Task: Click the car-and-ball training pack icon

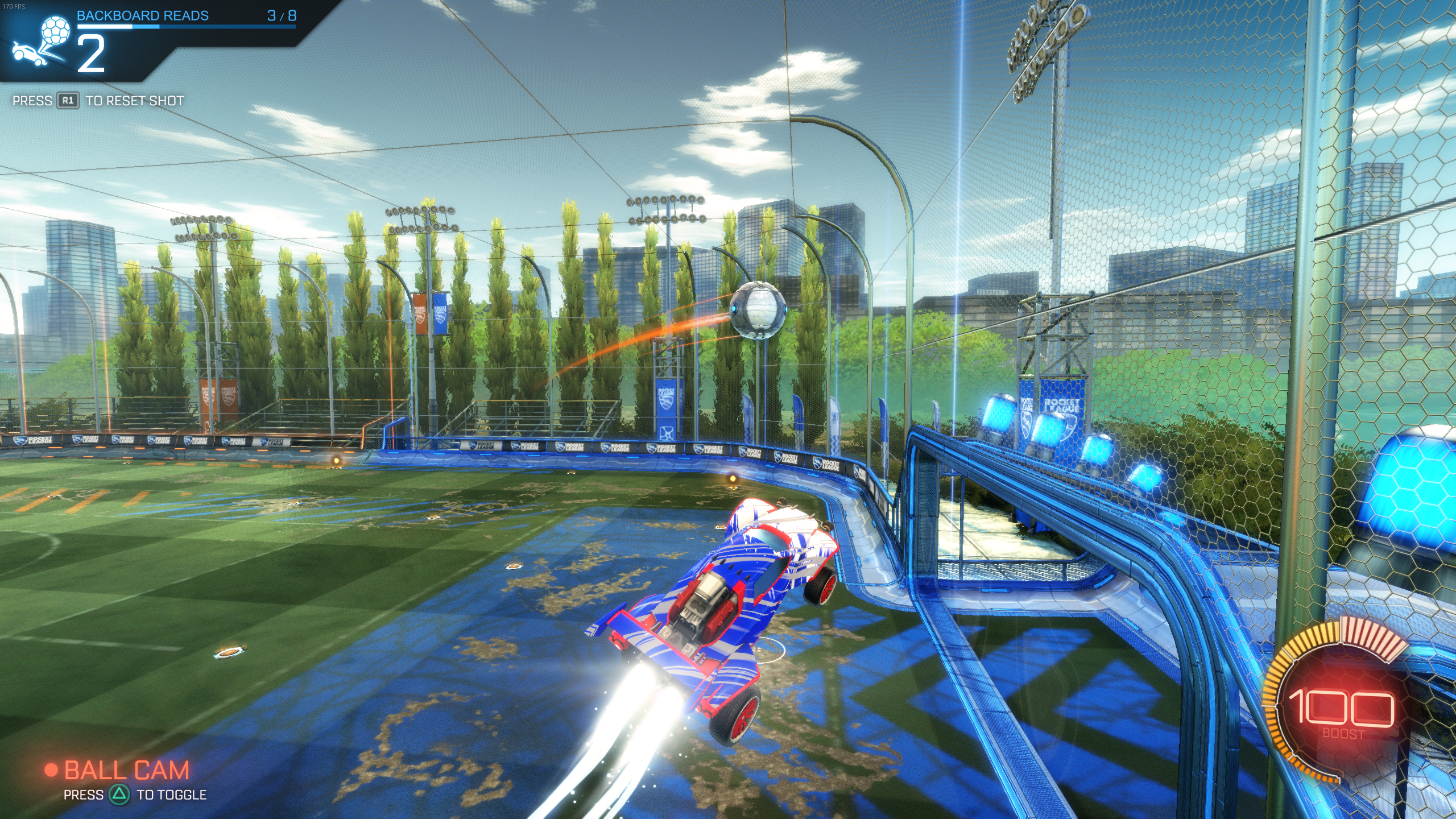Action: point(40,40)
